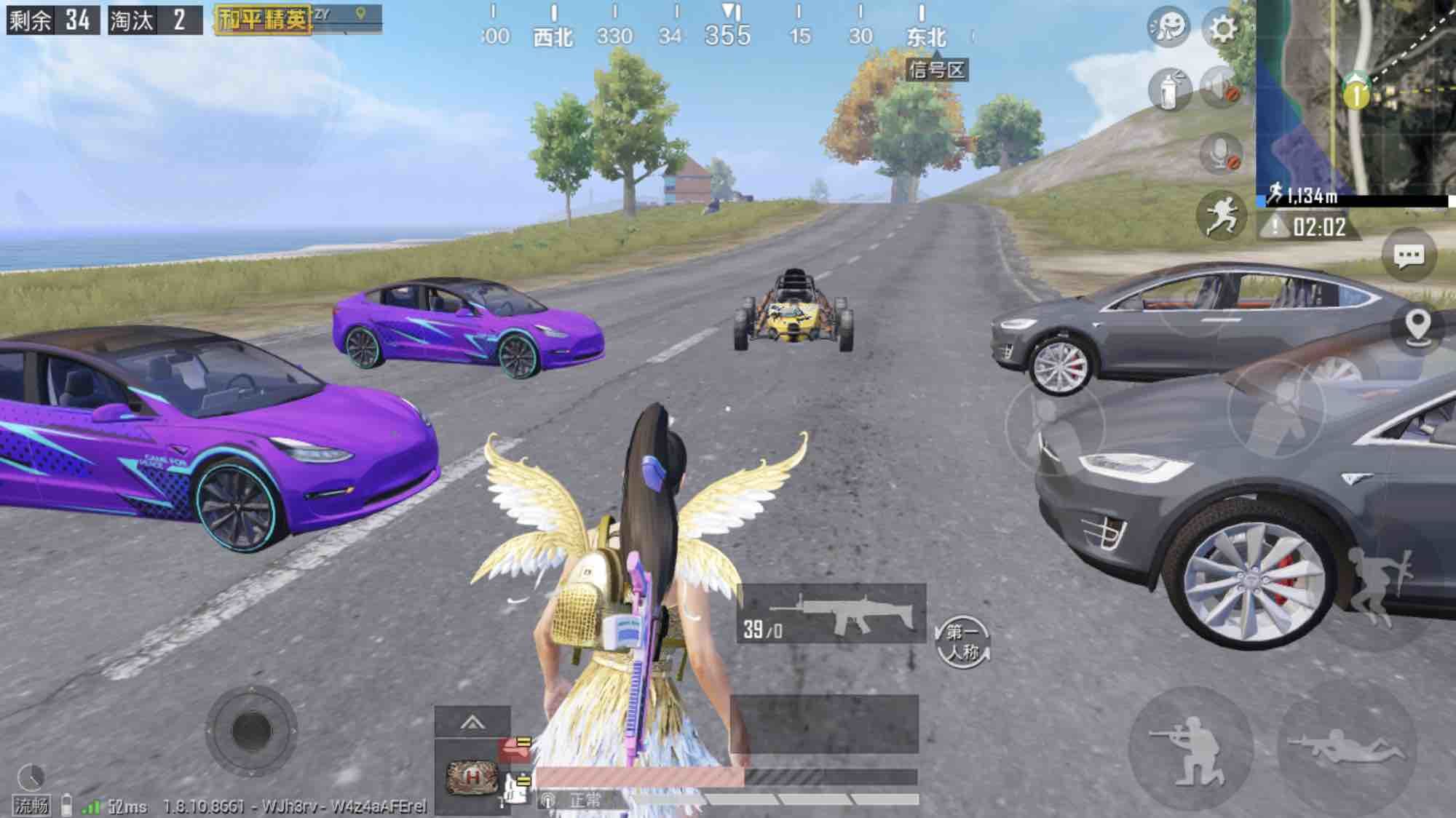Image resolution: width=1456 pixels, height=818 pixels.
Task: Activate the auto-sprint running man icon
Action: (1221, 215)
